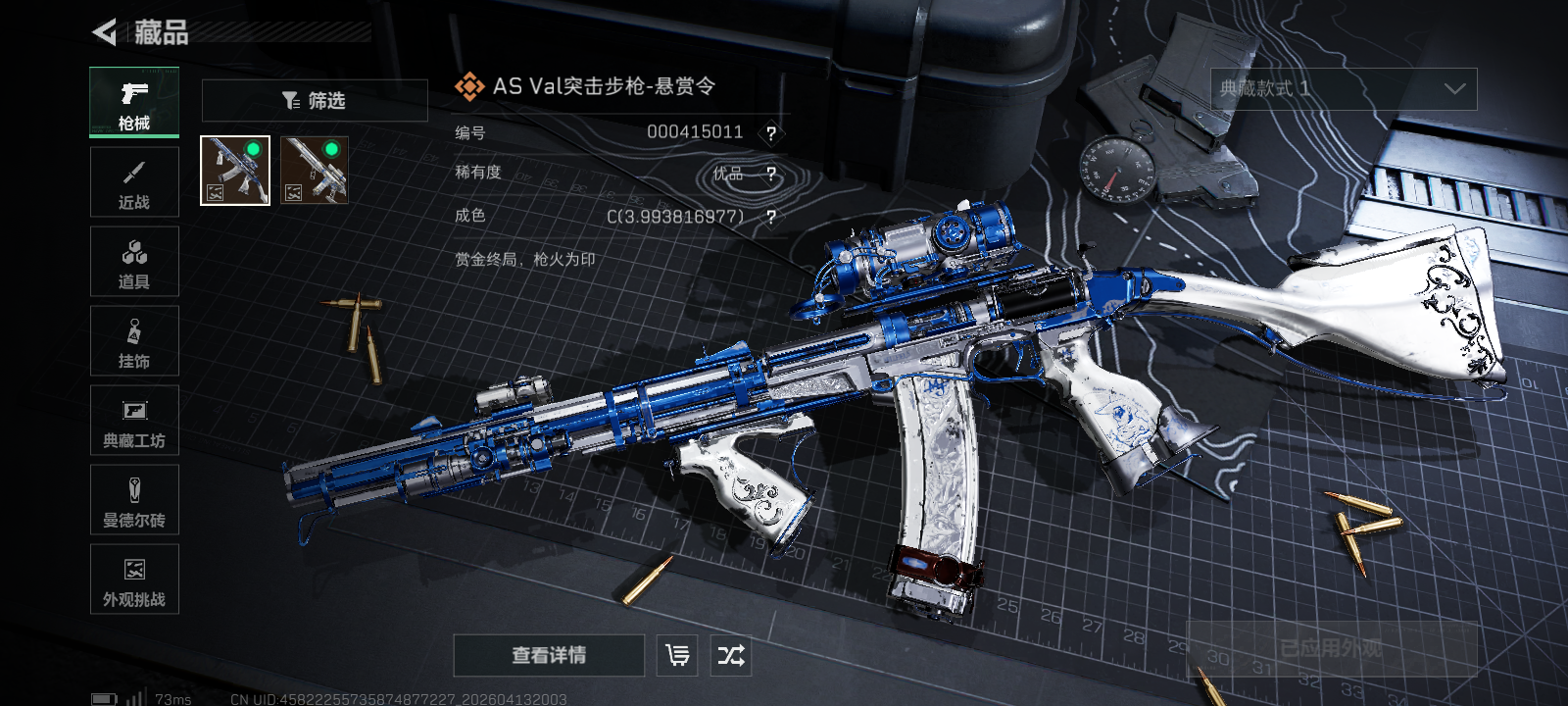Show the 挂饰 charms tab
The height and width of the screenshot is (706, 1568).
pos(134,341)
